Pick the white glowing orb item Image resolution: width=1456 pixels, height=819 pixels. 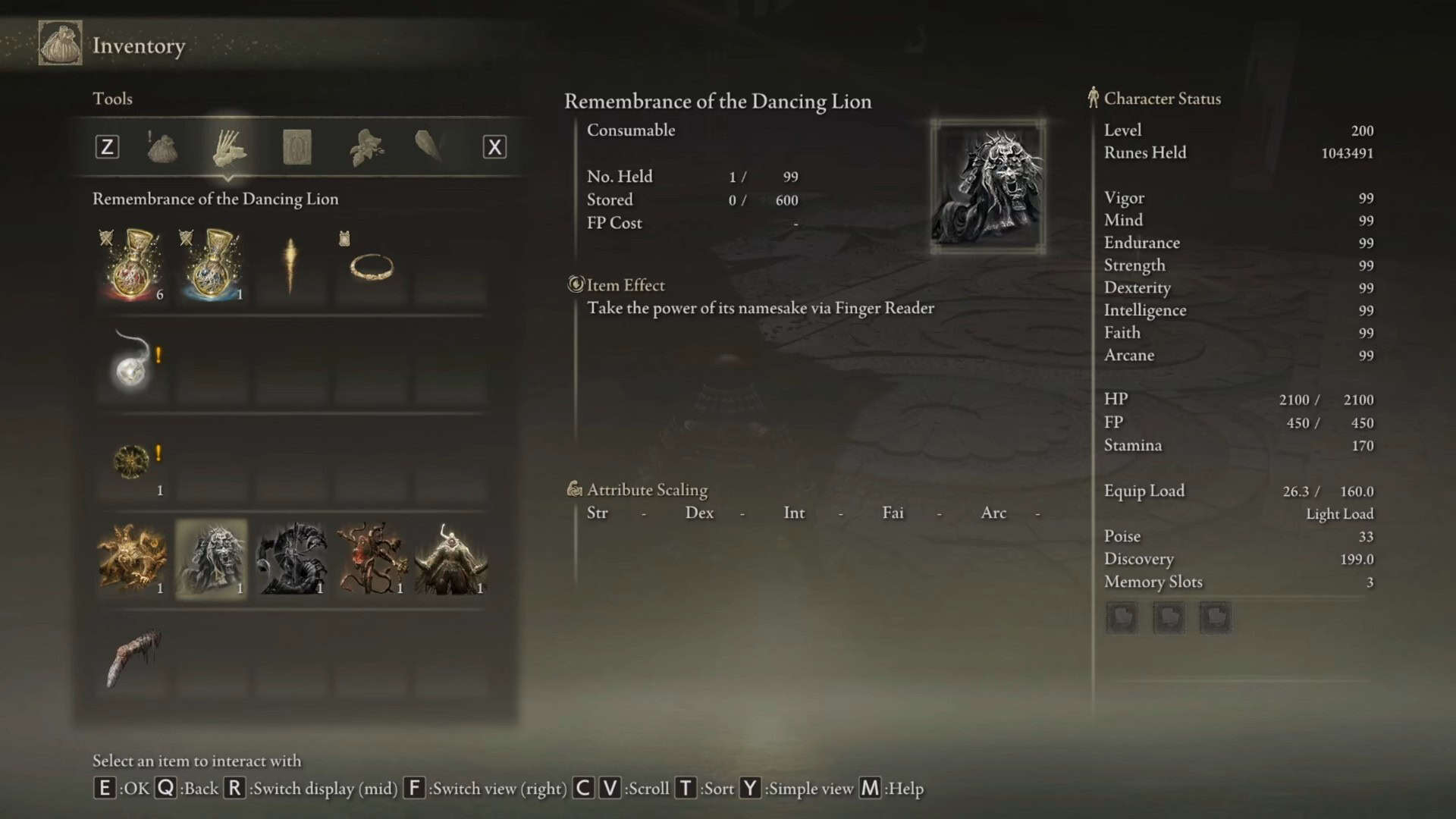[131, 364]
